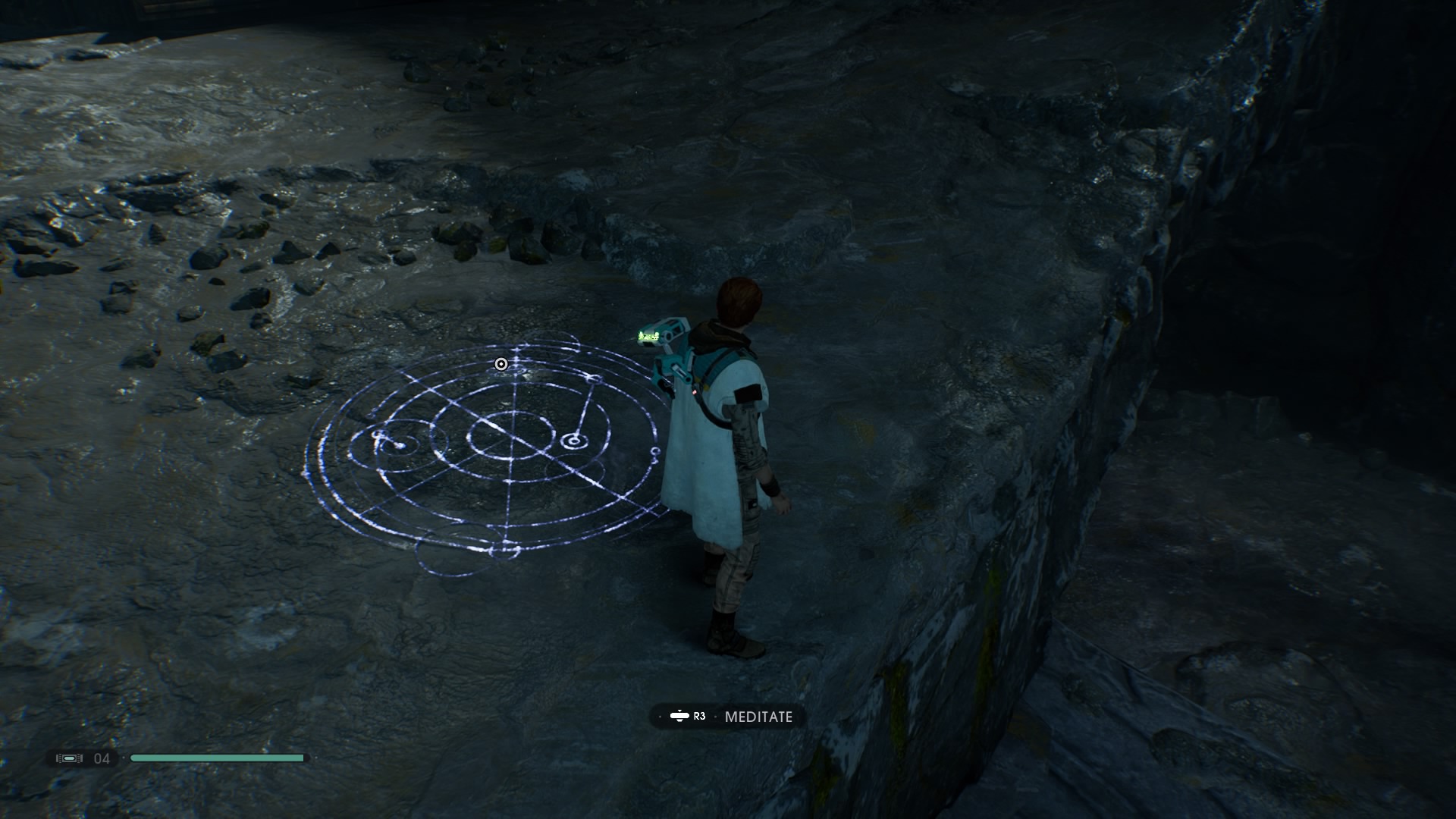Click the dot left of the stim counter bar
Image resolution: width=1456 pixels, height=819 pixels.
pos(124,758)
